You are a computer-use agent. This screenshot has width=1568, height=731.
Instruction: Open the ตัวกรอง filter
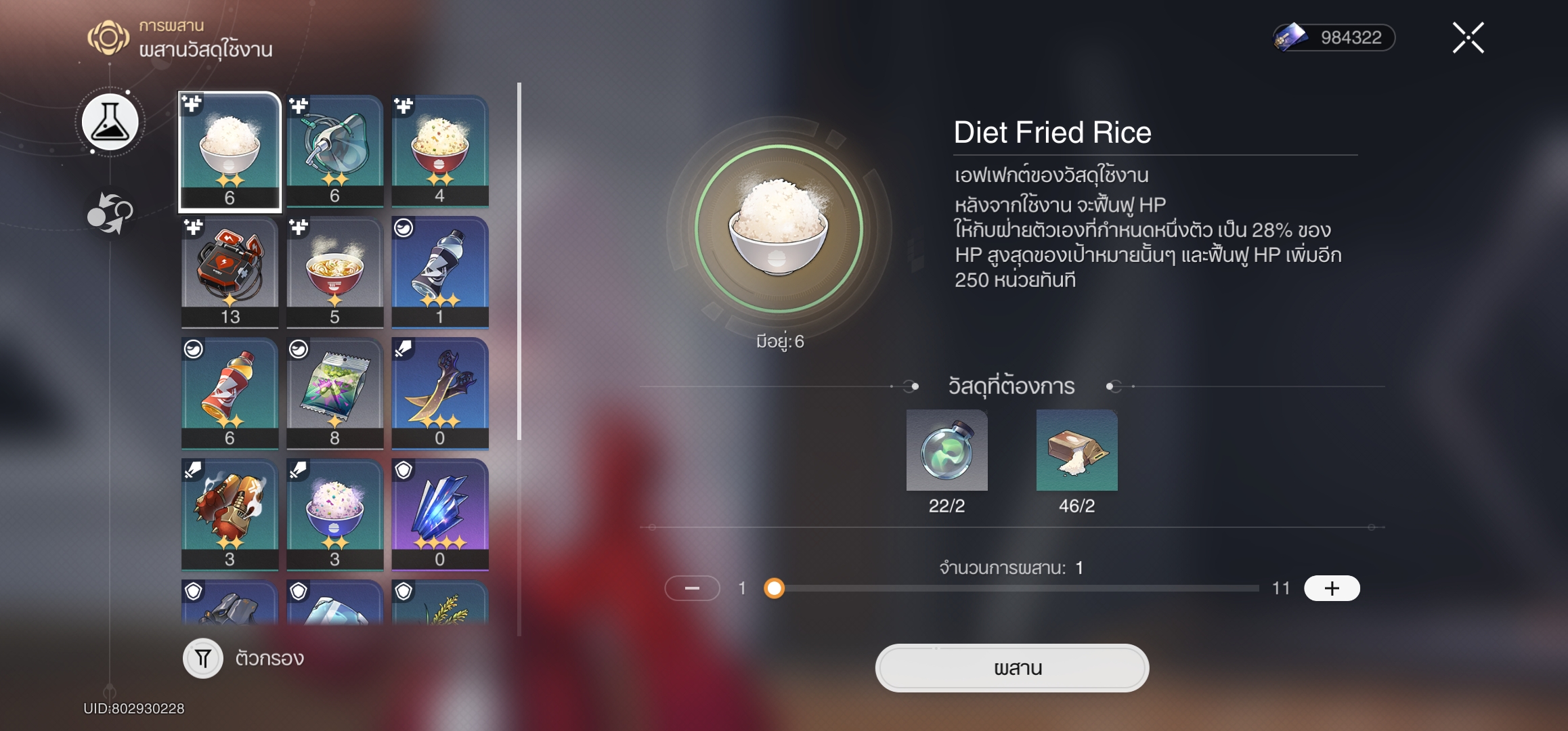[x=203, y=658]
